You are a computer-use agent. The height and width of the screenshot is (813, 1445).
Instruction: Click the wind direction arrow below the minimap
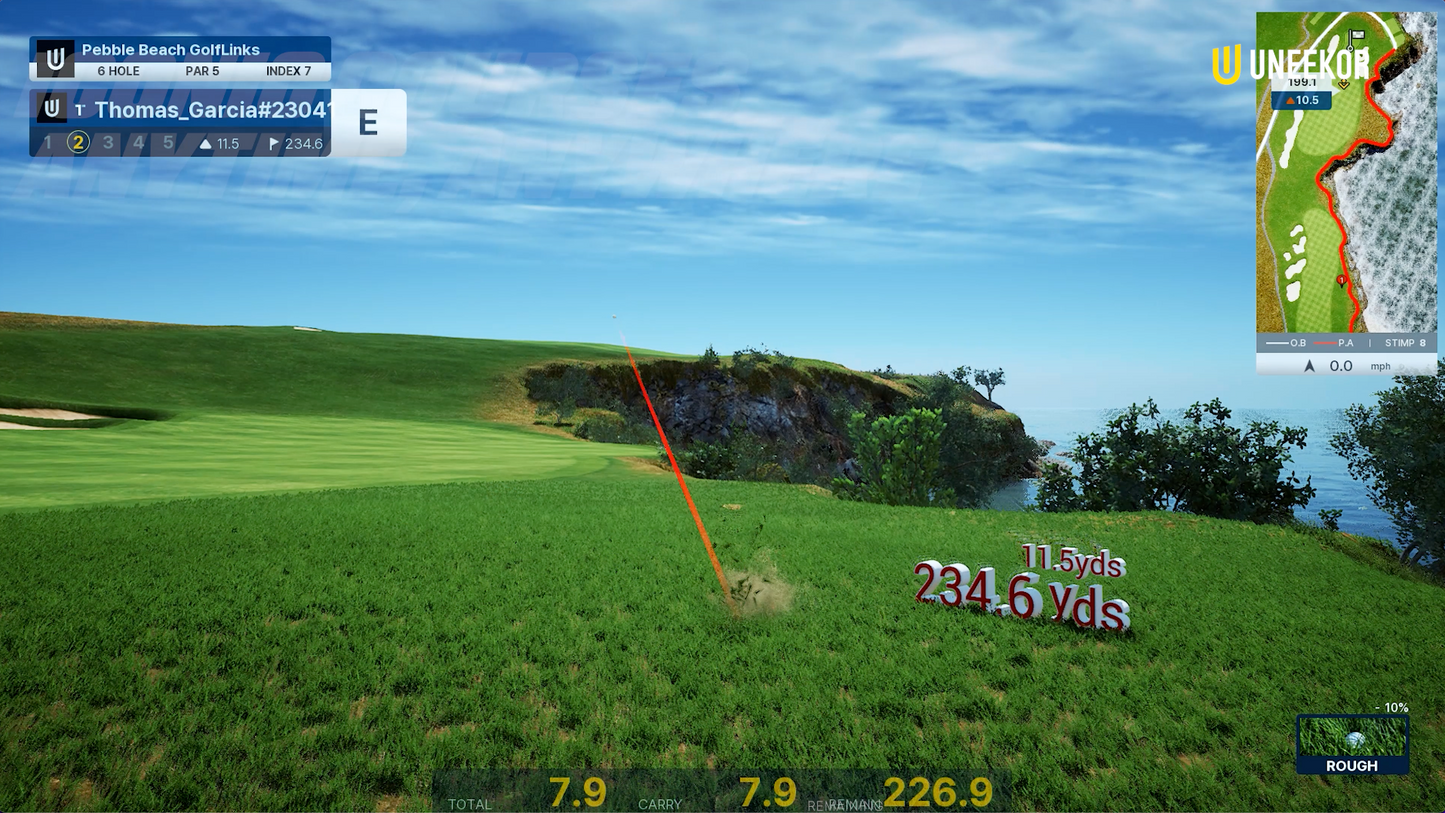[x=1309, y=366]
